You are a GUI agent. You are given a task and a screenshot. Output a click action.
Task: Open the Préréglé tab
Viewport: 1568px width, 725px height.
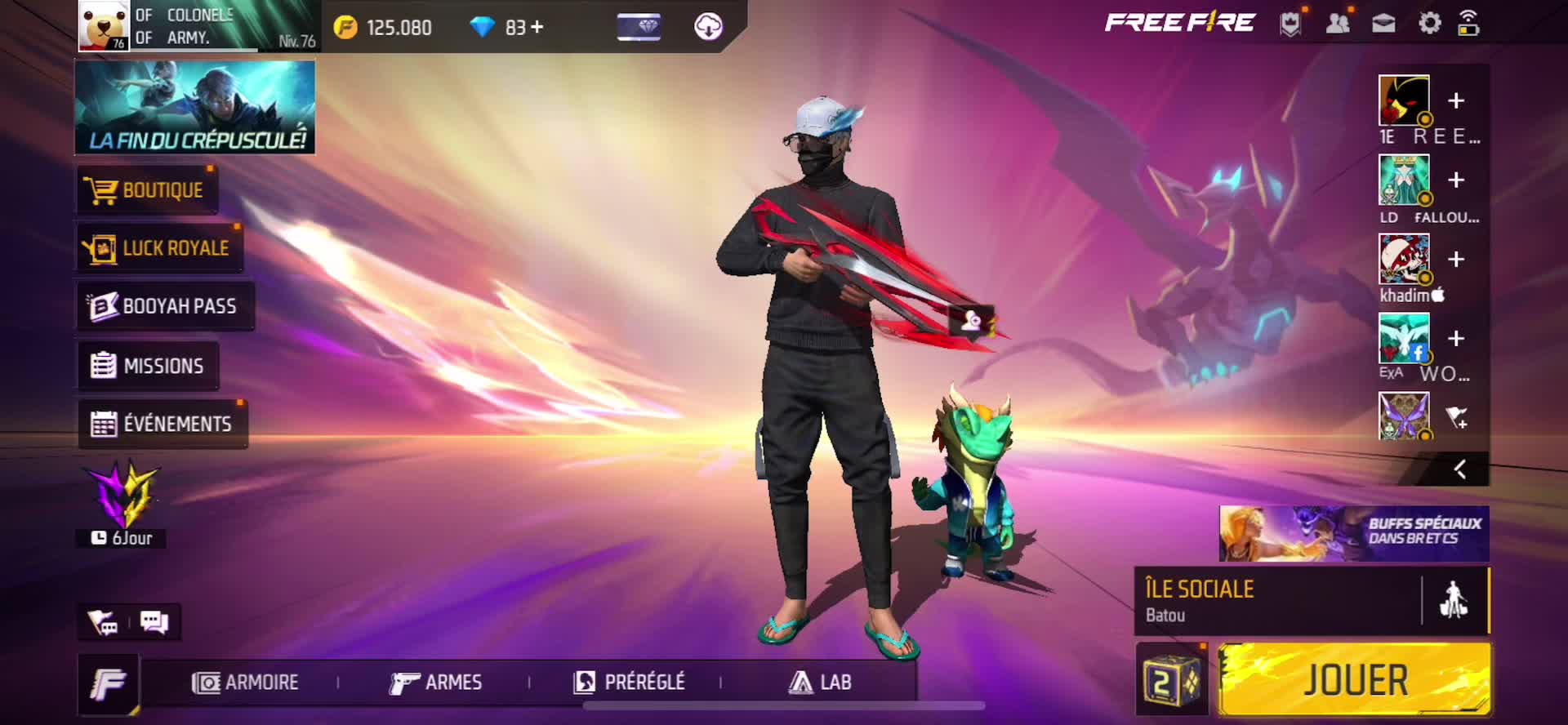tap(630, 683)
